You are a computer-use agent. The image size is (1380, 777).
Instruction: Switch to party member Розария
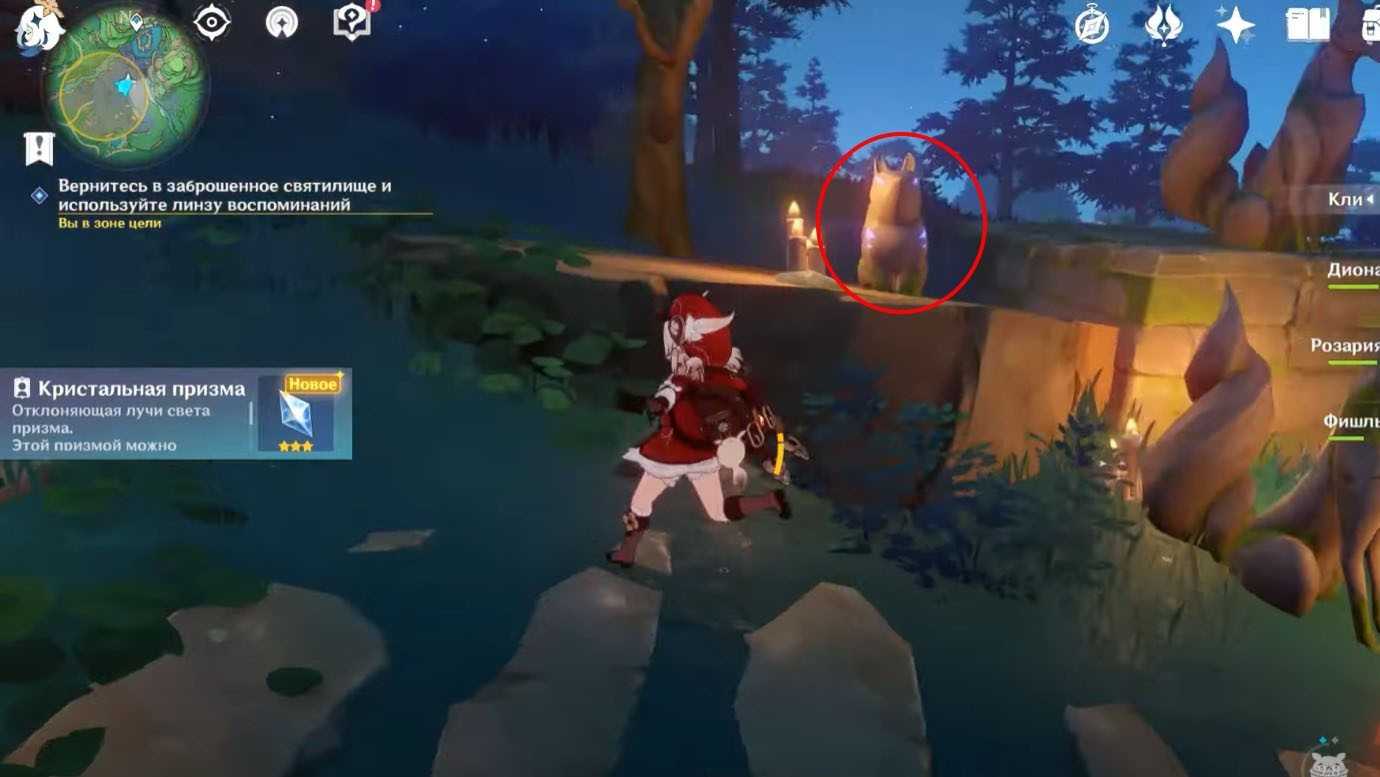pos(1346,346)
